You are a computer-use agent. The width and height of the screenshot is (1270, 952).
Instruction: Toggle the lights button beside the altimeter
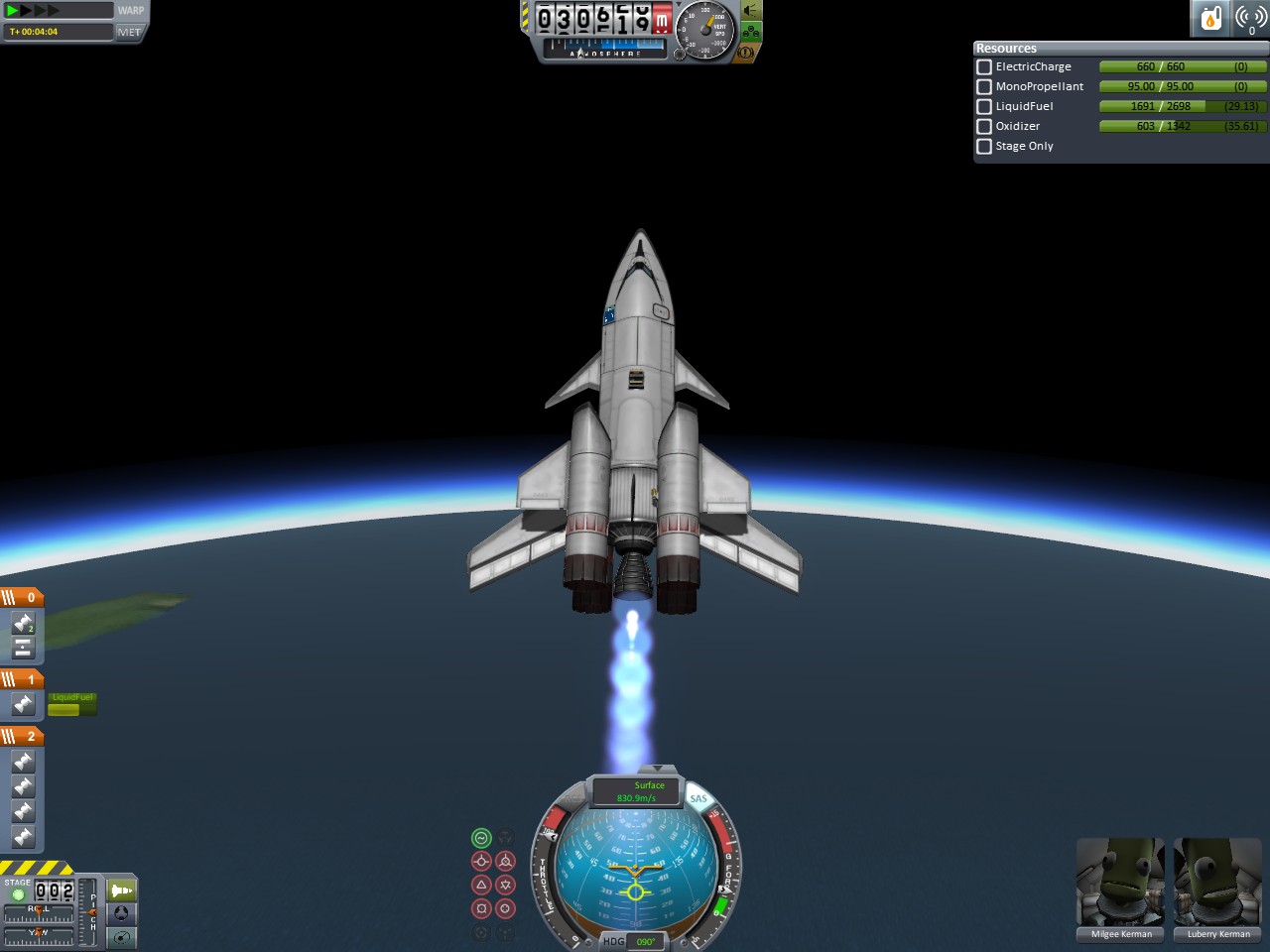click(751, 11)
